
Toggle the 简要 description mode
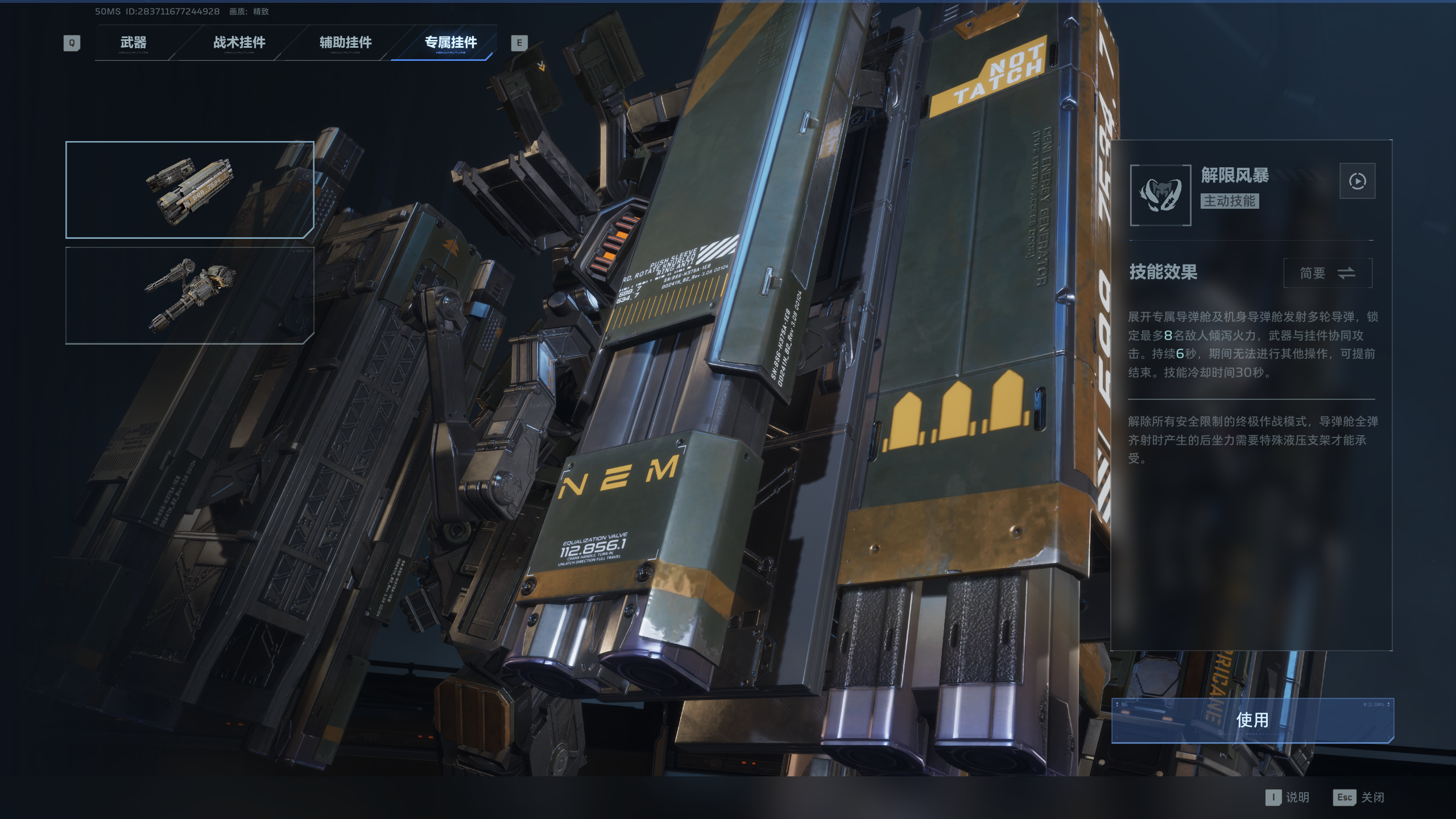(1327, 274)
